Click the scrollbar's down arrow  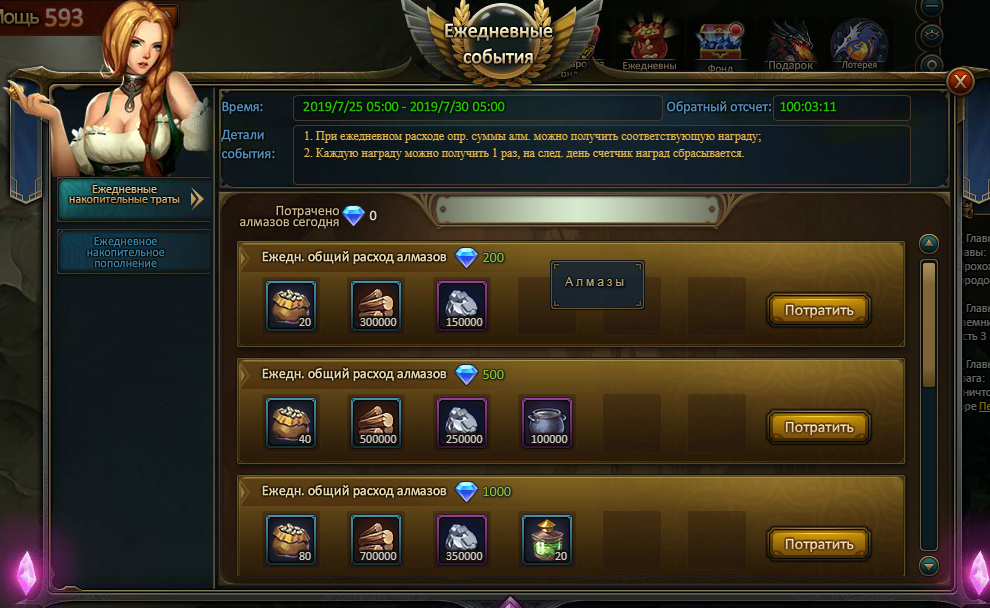click(929, 566)
